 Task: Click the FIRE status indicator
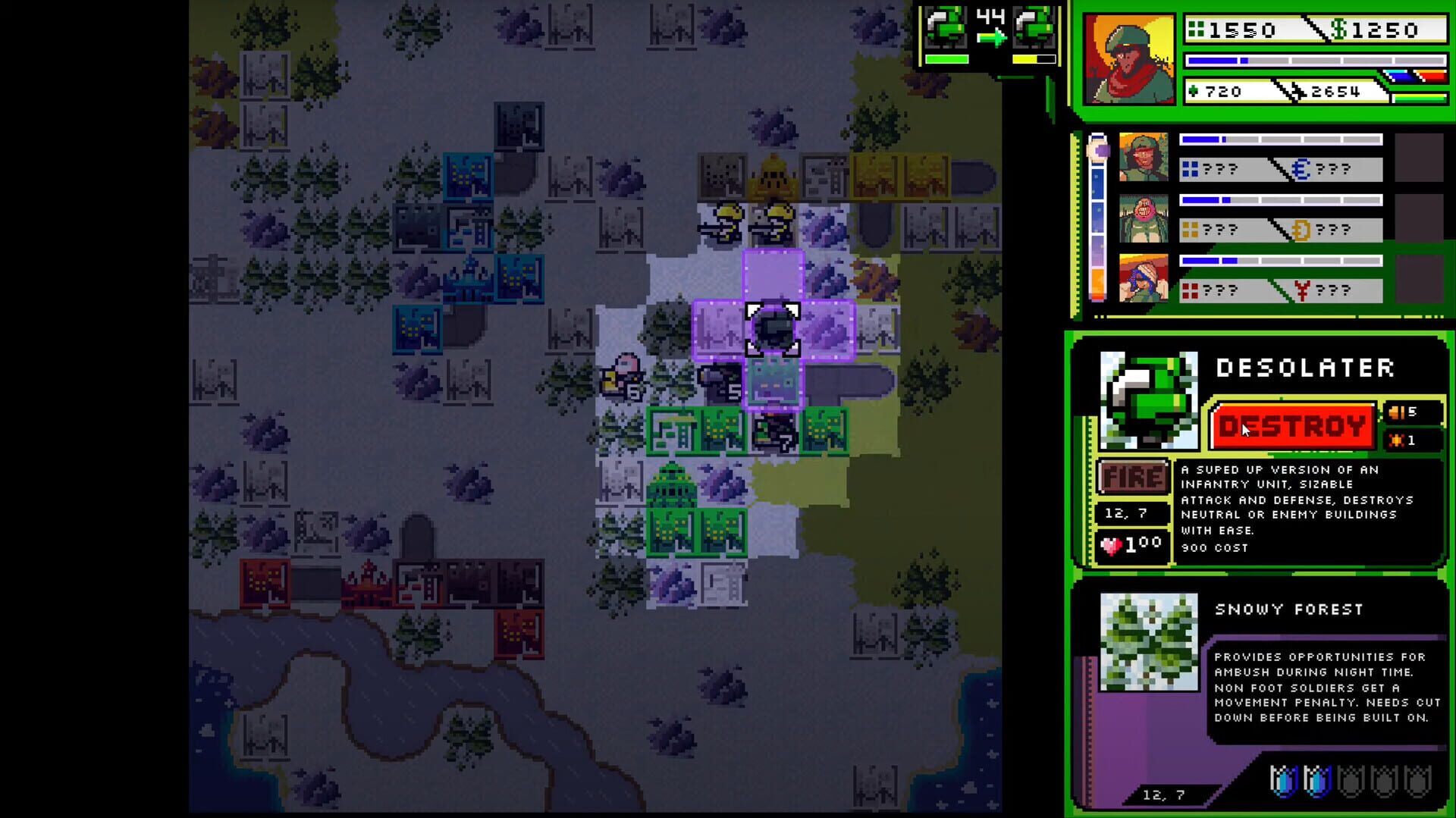[1133, 476]
